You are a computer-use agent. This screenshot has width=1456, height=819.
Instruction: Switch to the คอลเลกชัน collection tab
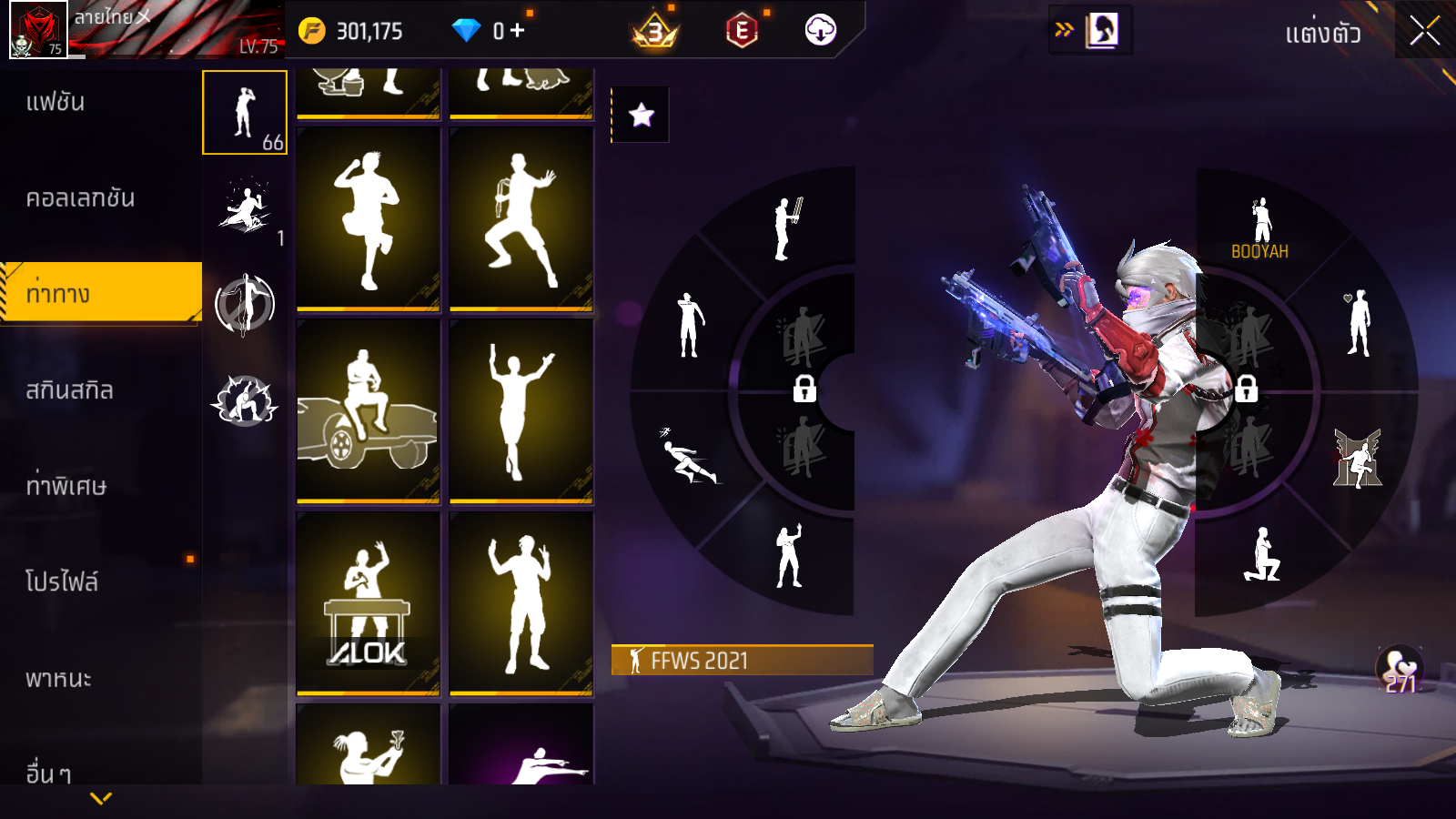pos(80,198)
